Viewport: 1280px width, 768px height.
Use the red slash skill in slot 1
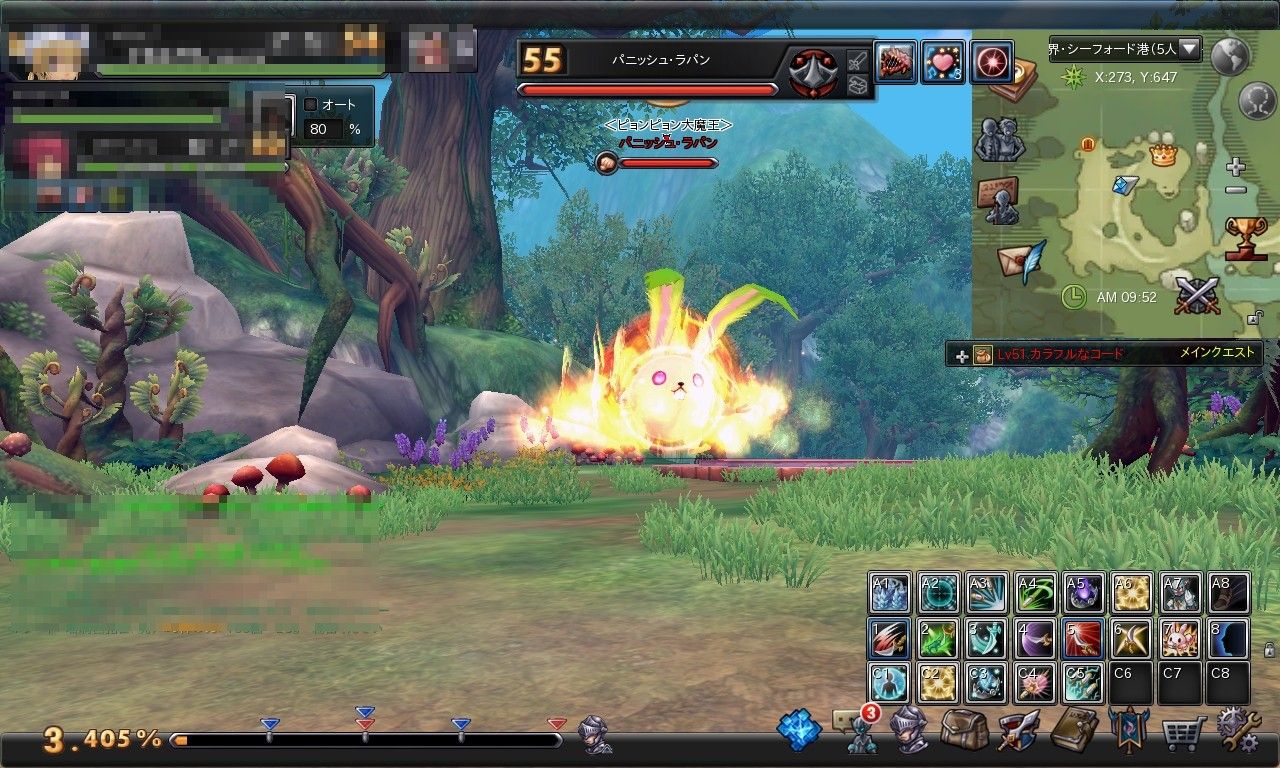point(889,638)
